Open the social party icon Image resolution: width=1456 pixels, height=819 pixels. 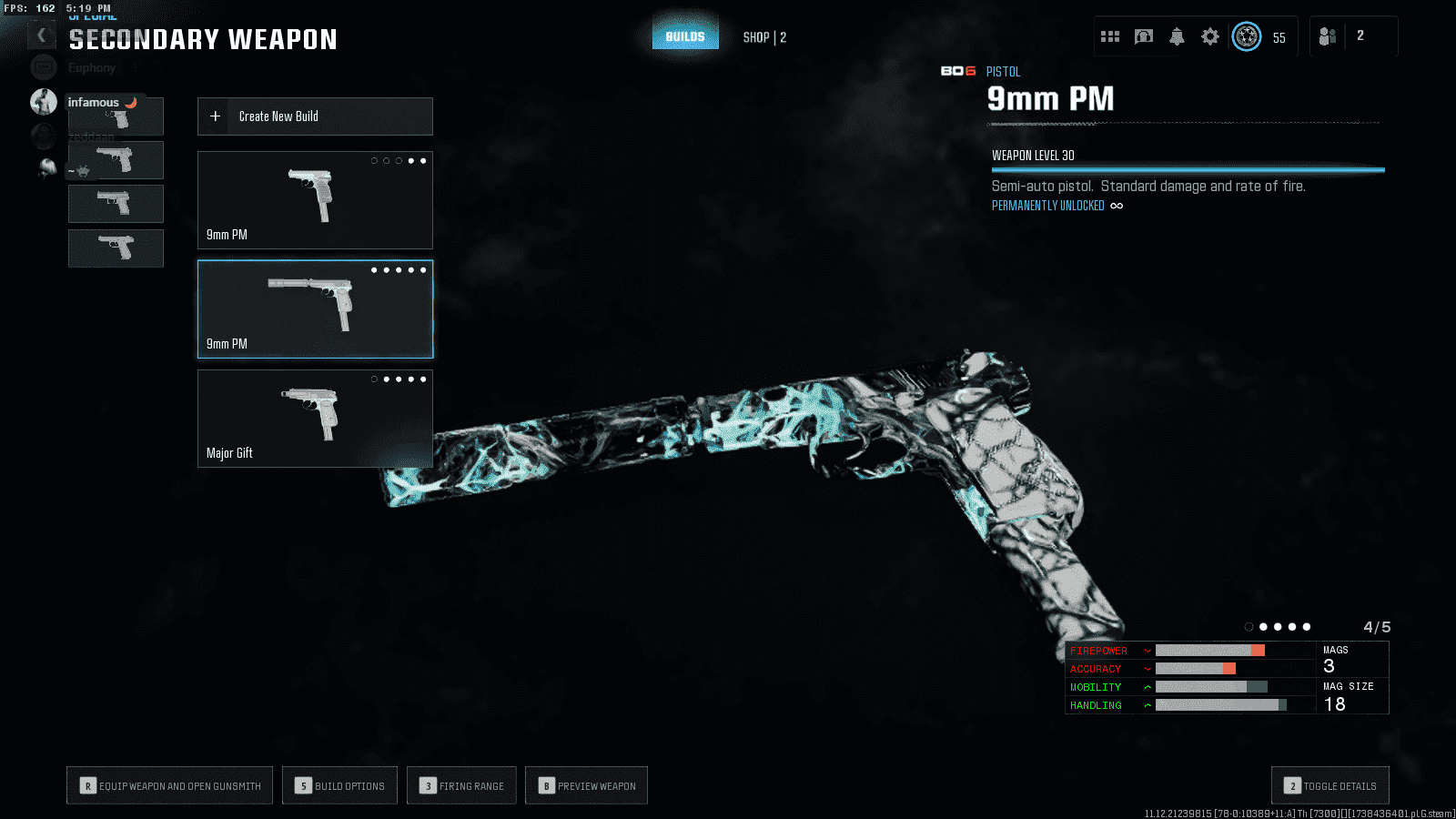[x=1328, y=36]
